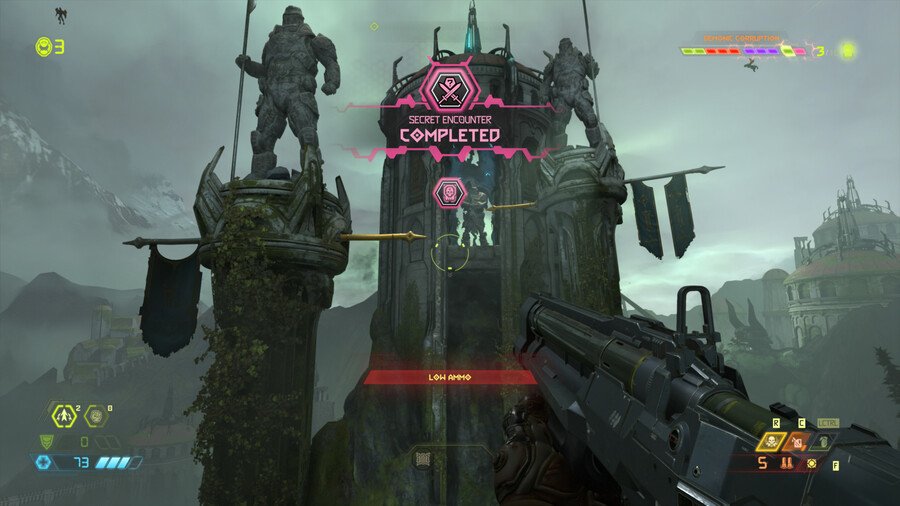Click the Demonic Corruption meter
Image resolution: width=900 pixels, height=506 pixels.
[x=744, y=50]
